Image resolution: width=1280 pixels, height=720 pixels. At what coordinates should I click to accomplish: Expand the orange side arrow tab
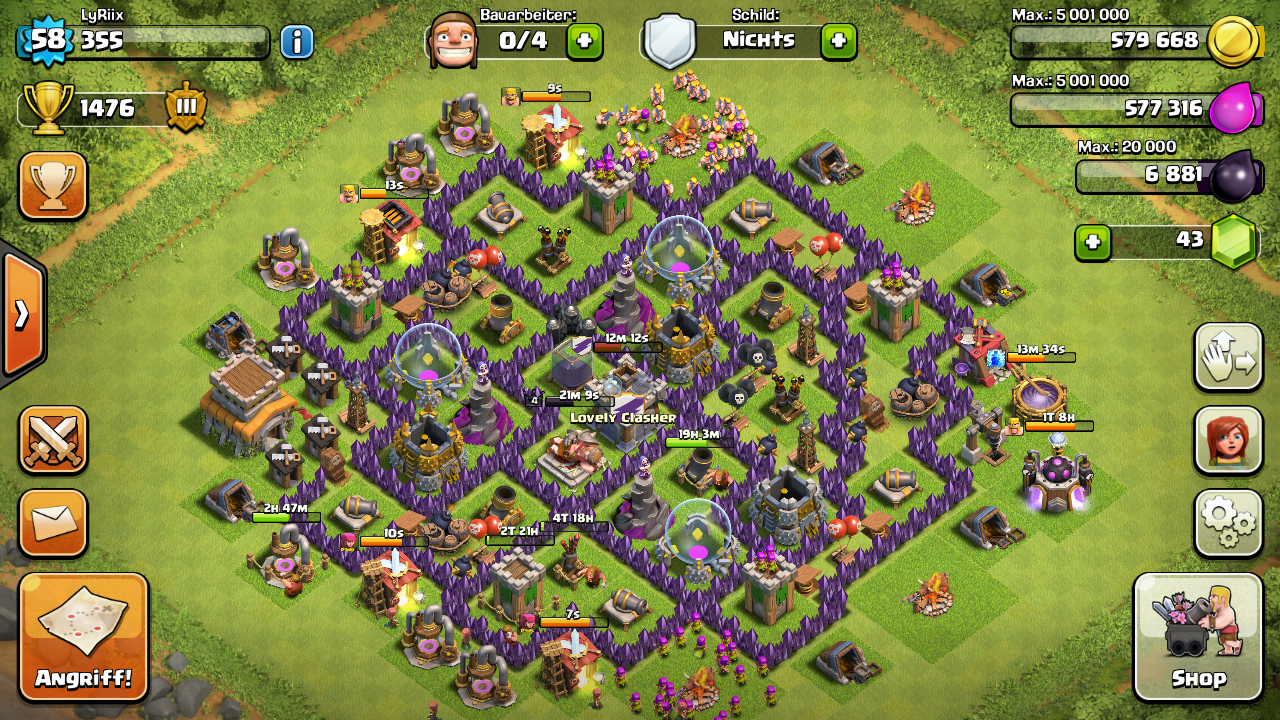coord(22,315)
